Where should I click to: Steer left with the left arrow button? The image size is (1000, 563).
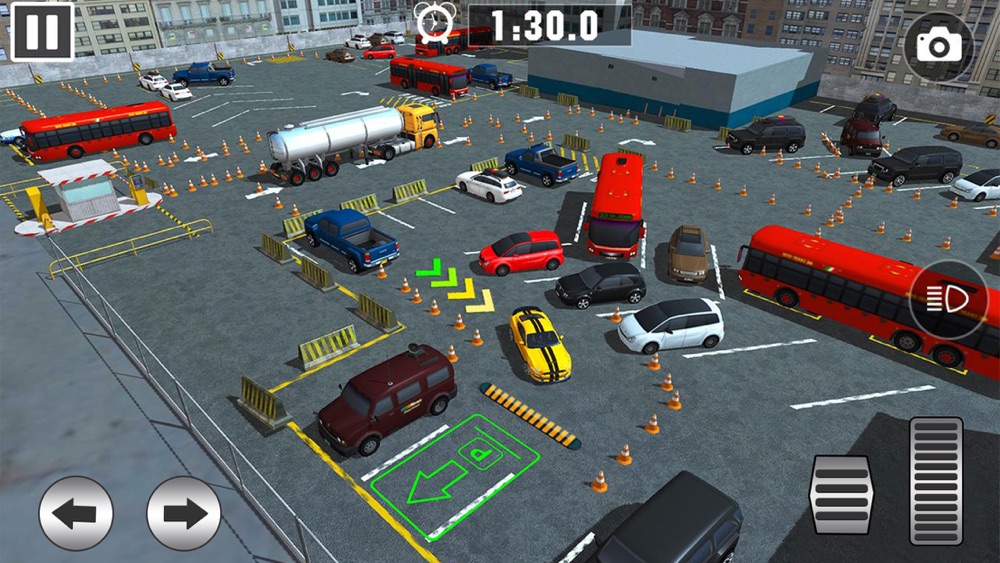[x=76, y=513]
